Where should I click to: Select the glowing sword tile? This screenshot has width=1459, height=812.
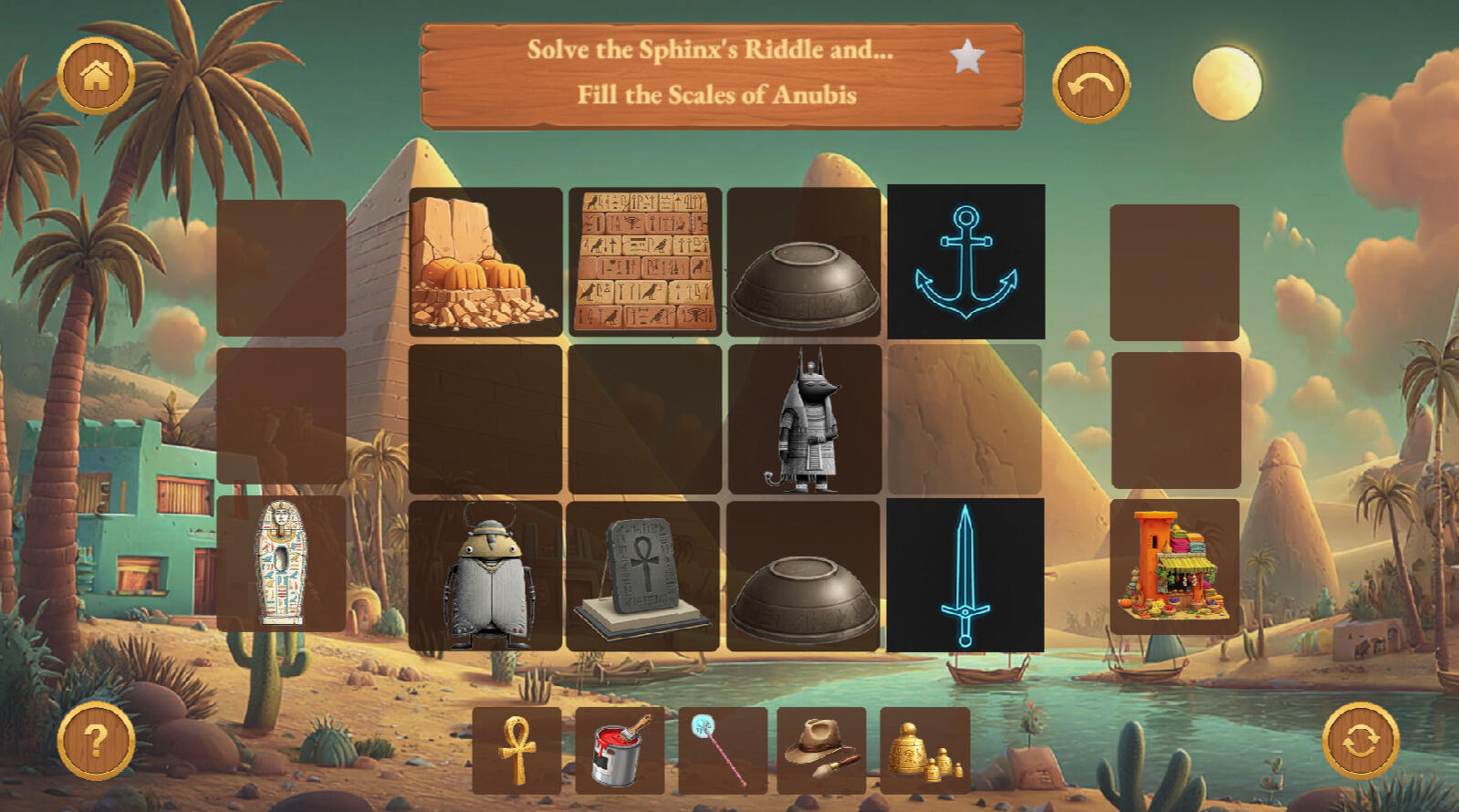click(964, 575)
